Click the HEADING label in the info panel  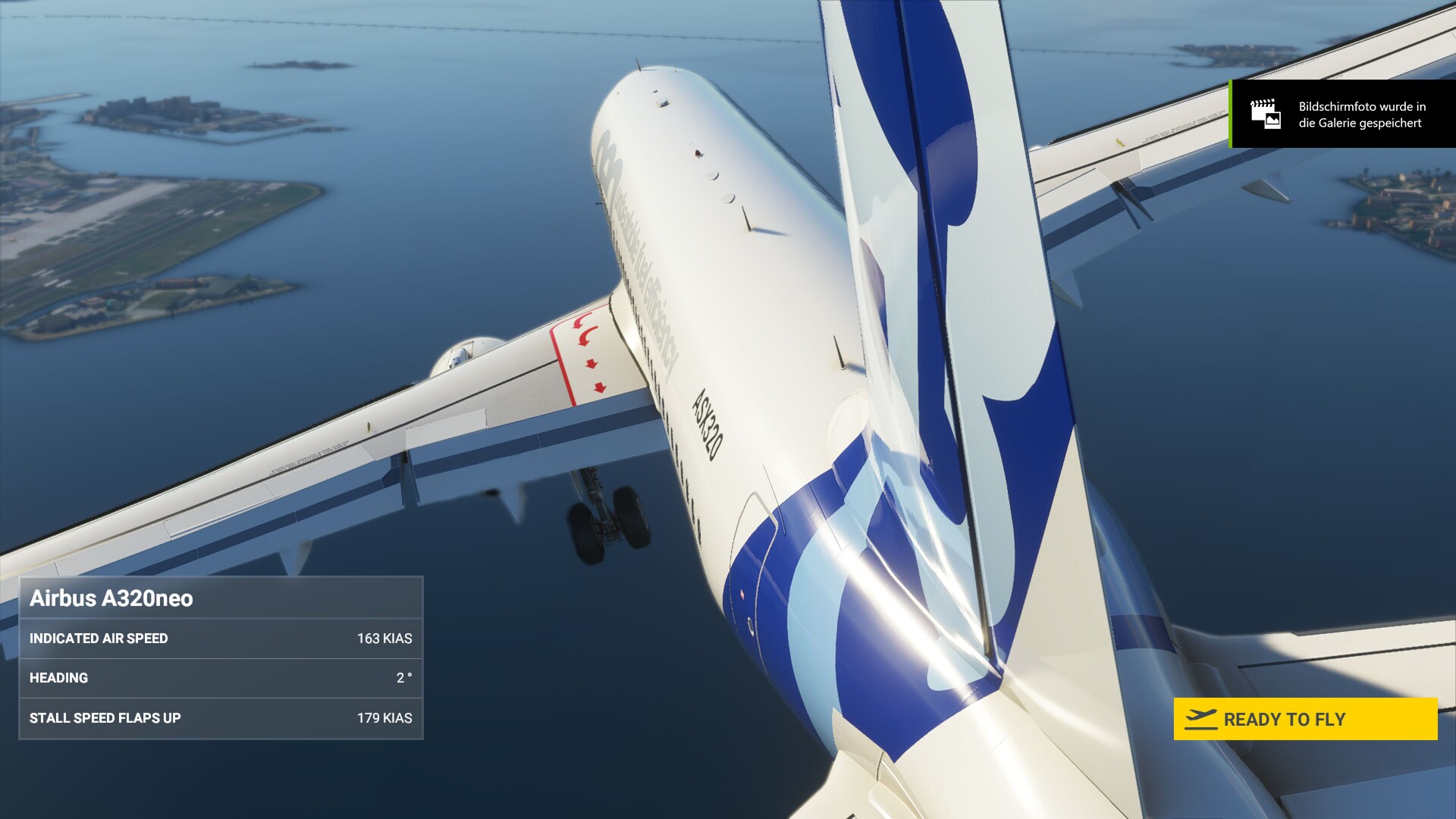point(58,678)
